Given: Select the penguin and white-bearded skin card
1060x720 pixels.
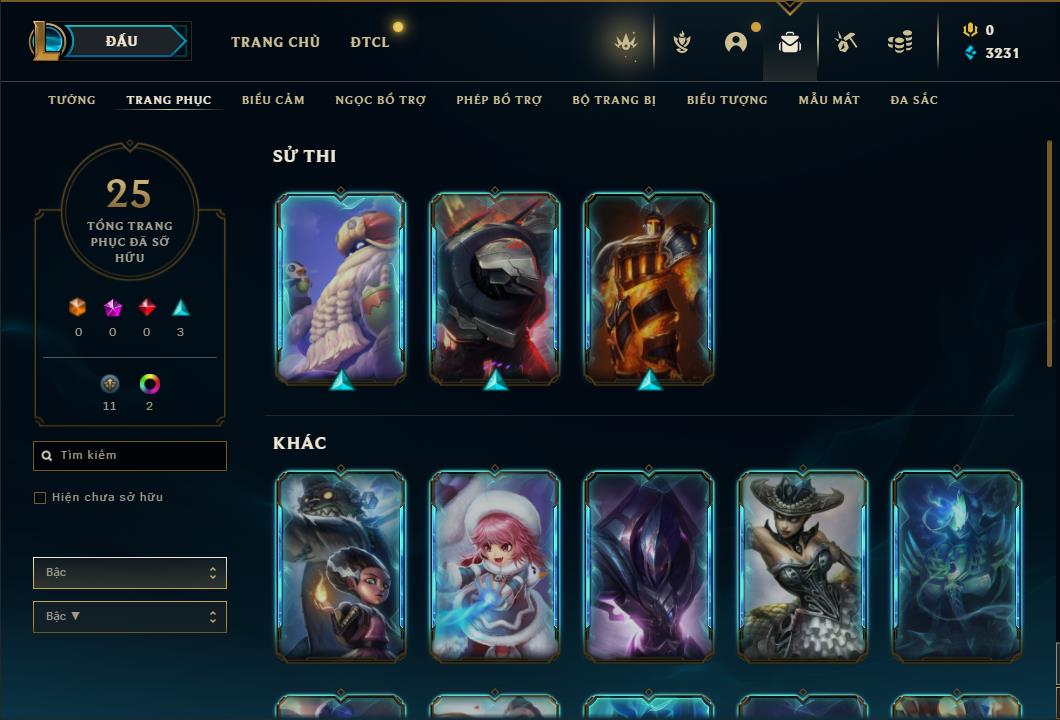Looking at the screenshot, I should coord(340,288).
